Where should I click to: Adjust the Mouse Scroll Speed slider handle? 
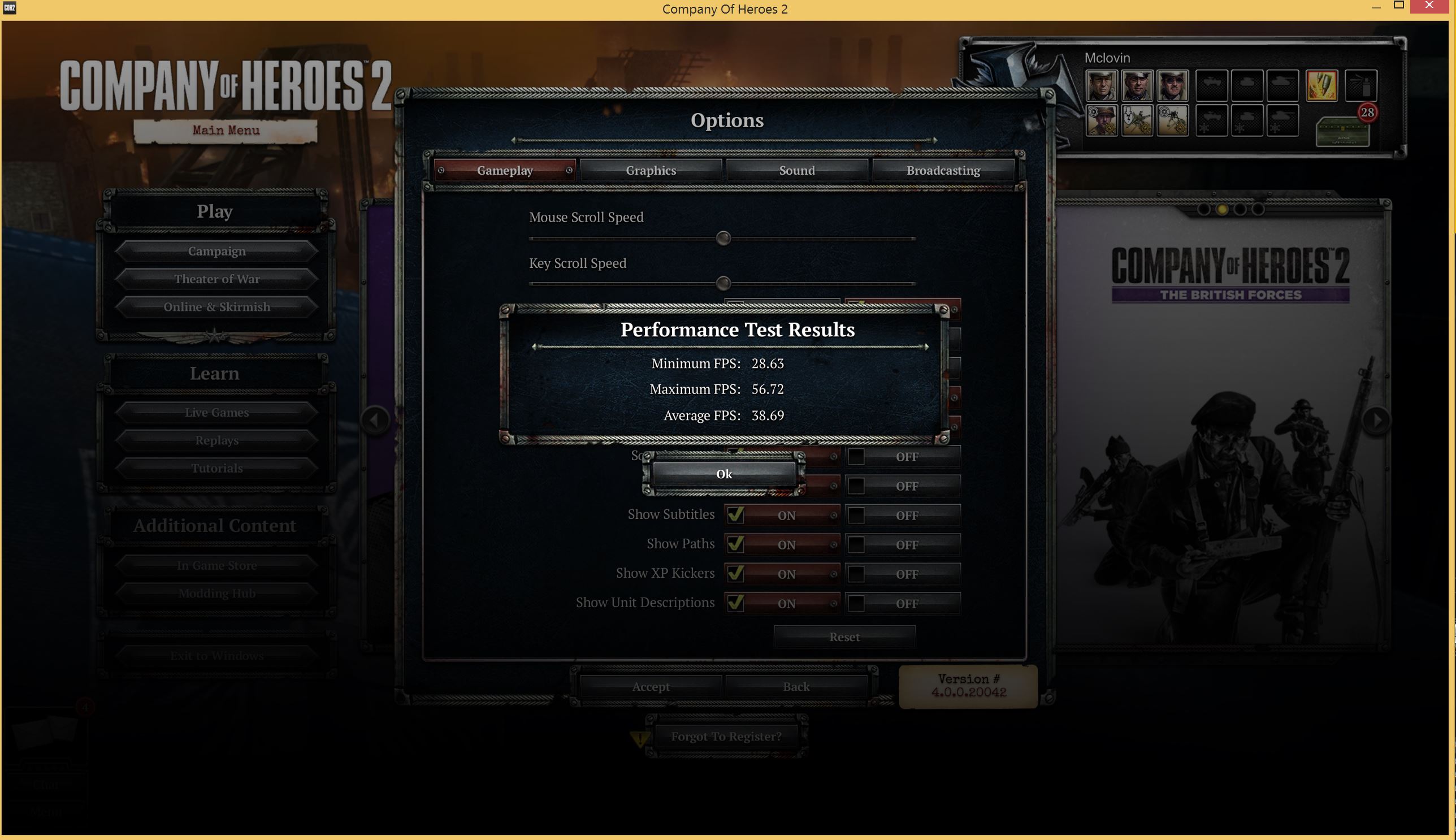(x=723, y=239)
